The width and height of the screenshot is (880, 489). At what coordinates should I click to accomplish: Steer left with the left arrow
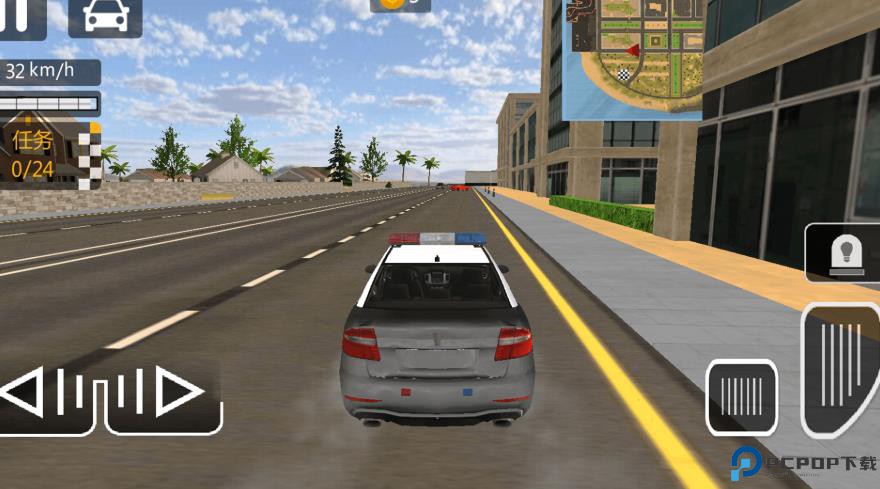tap(45, 392)
